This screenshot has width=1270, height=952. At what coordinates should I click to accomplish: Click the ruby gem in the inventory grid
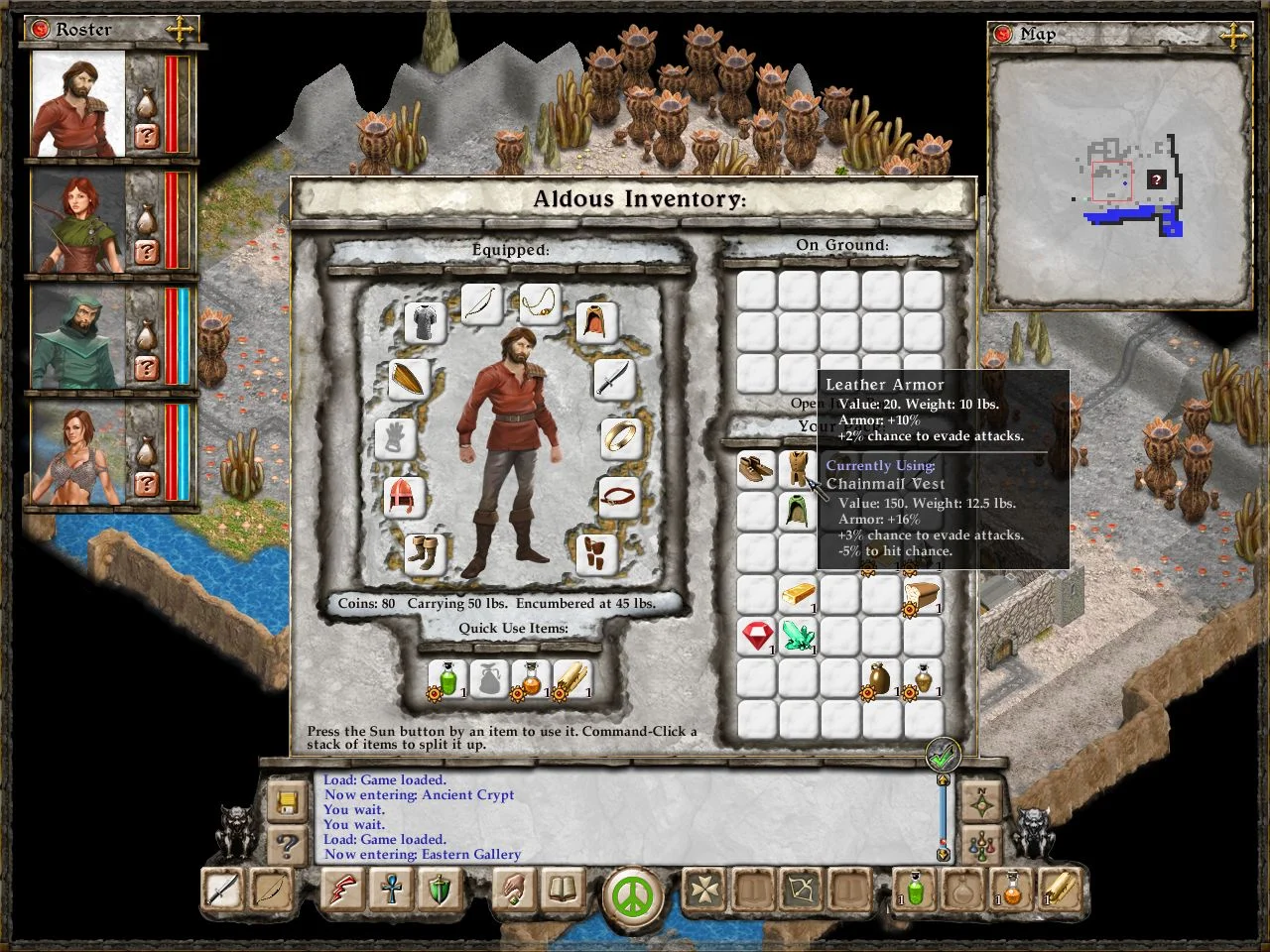(x=756, y=636)
